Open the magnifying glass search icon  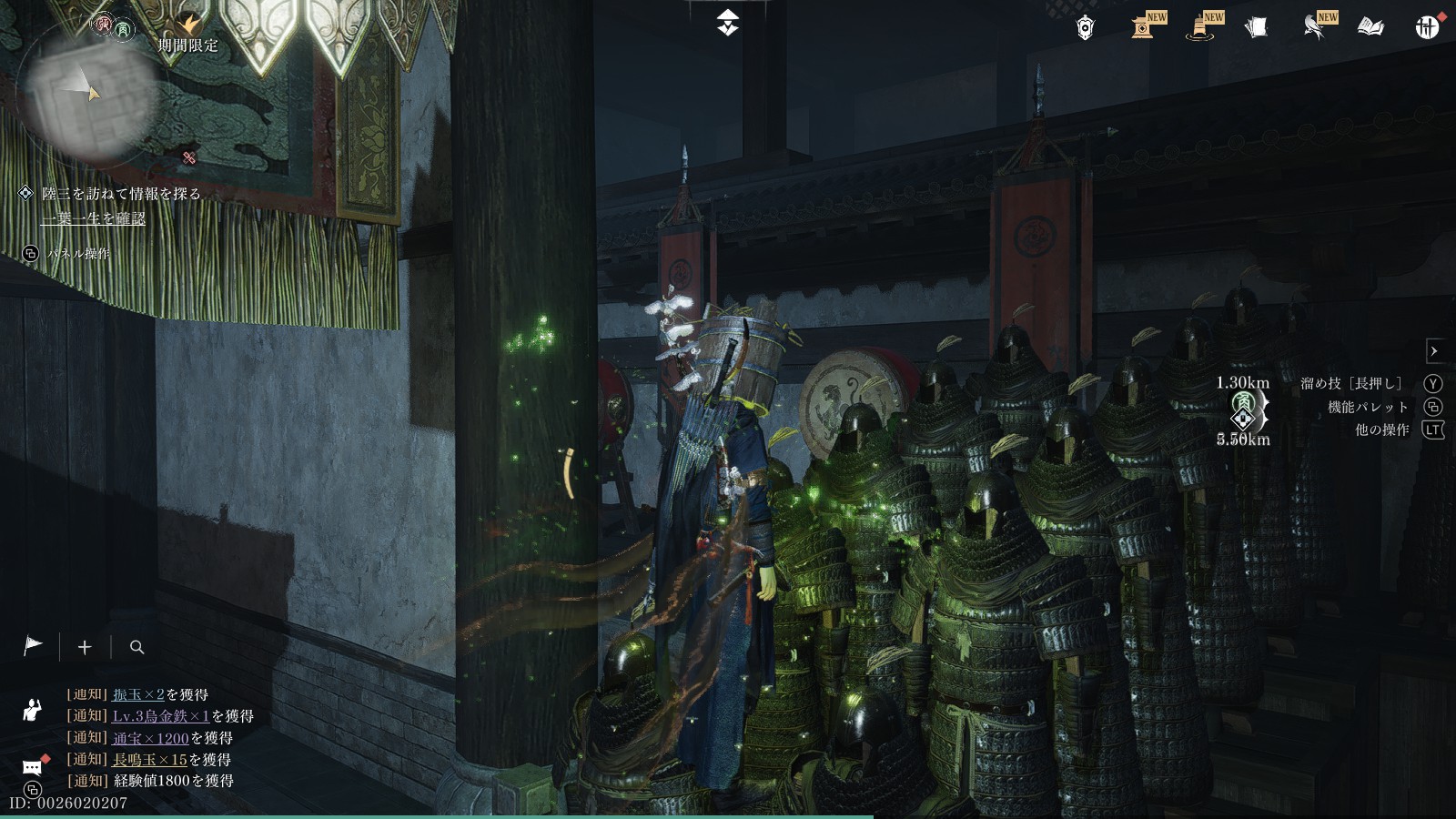(x=137, y=647)
